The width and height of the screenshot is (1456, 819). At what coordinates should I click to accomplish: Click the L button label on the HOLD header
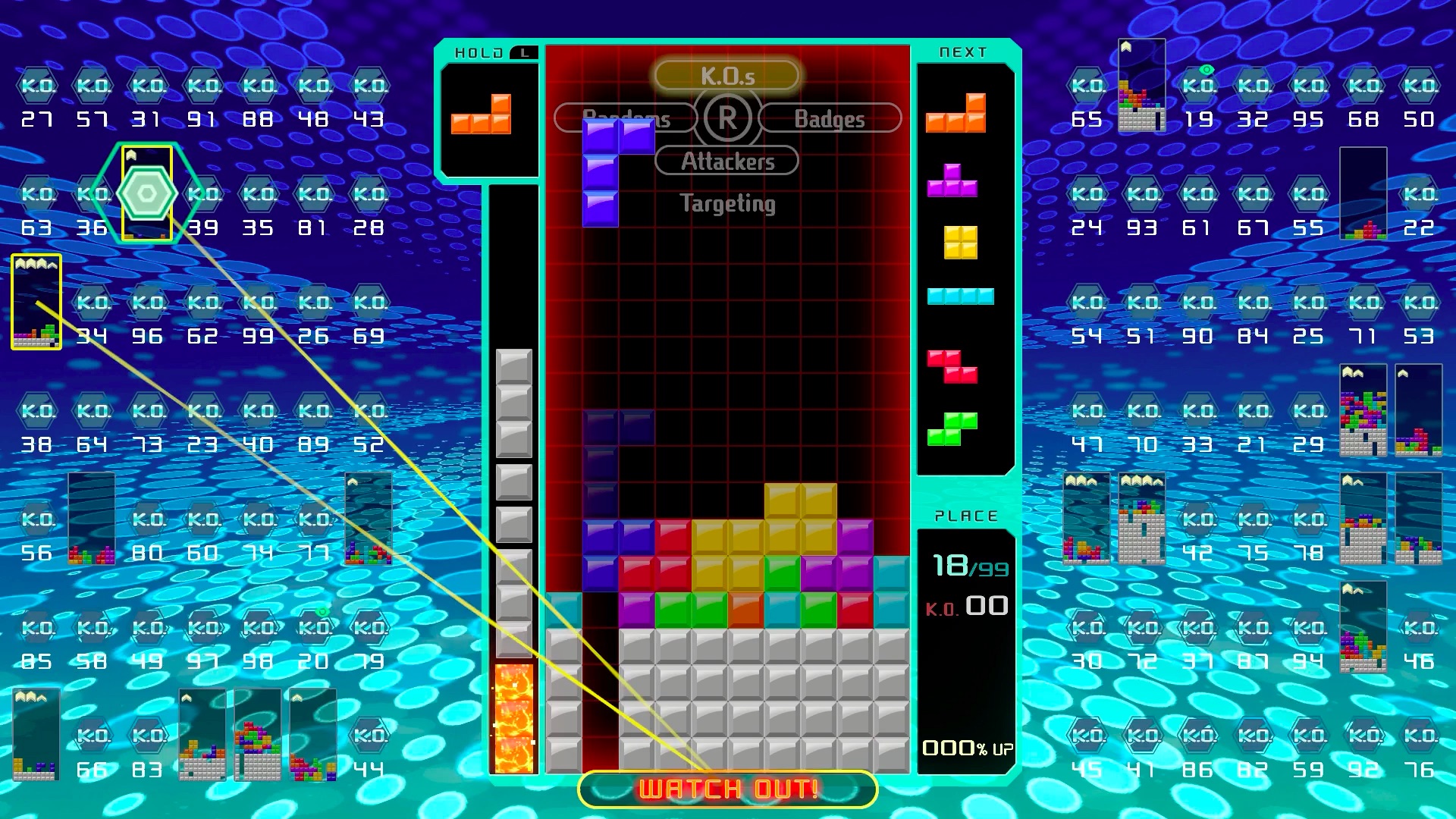click(524, 51)
